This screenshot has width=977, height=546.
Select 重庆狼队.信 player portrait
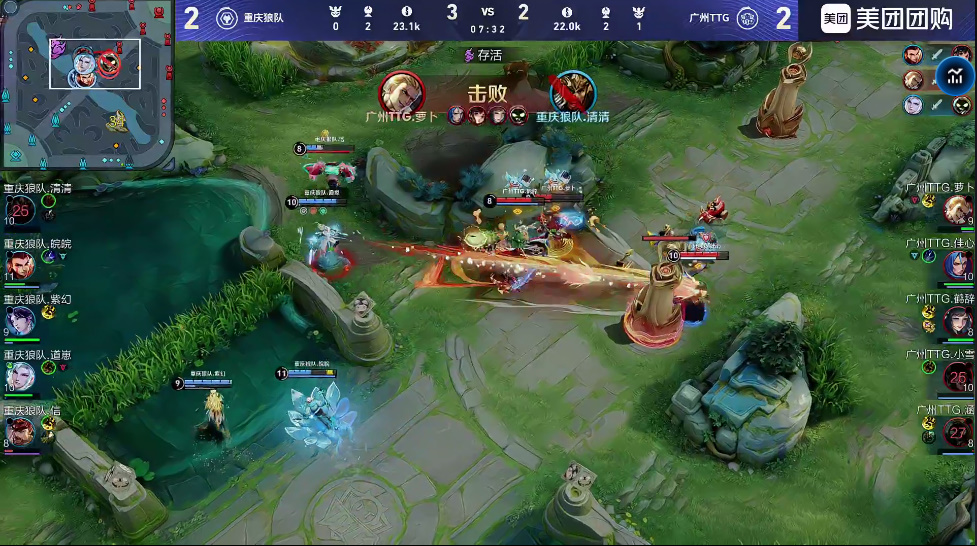coord(21,431)
